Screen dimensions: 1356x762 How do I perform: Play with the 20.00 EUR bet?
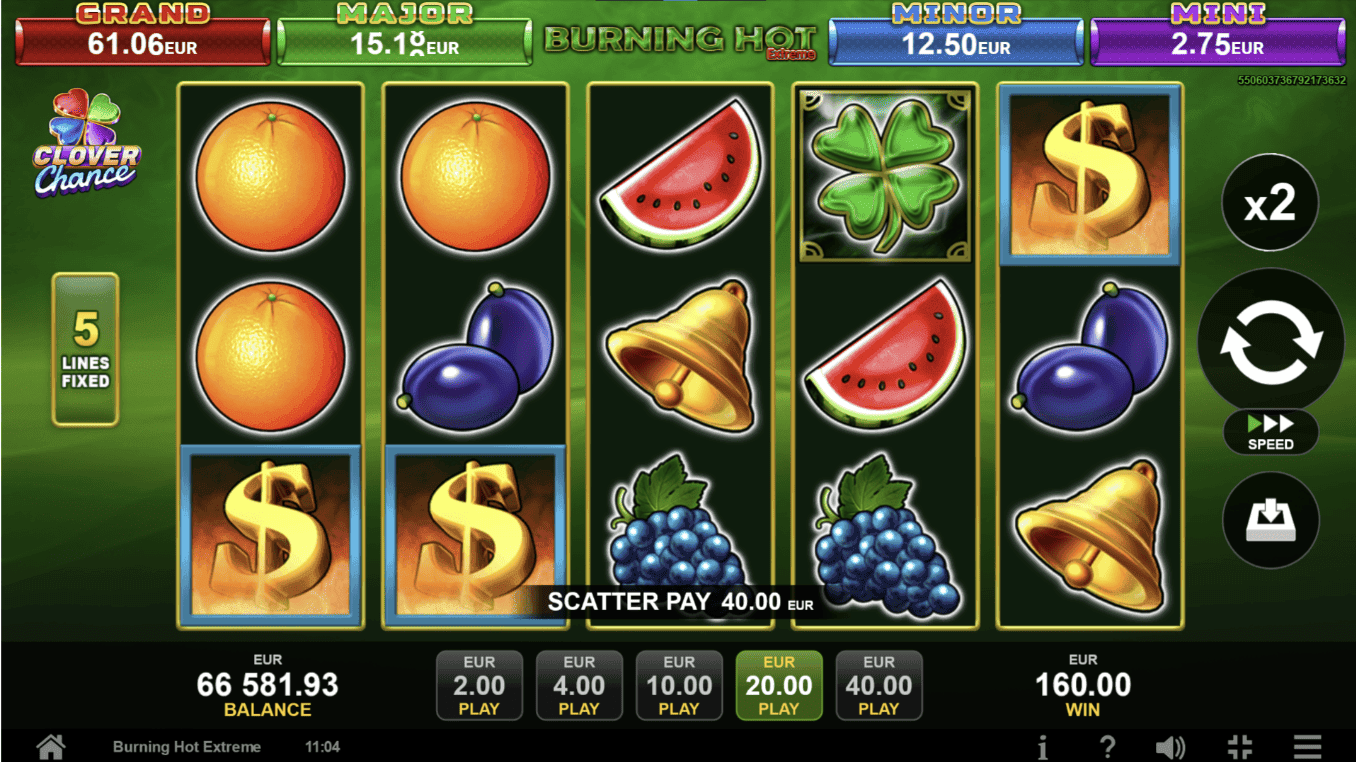coord(779,685)
